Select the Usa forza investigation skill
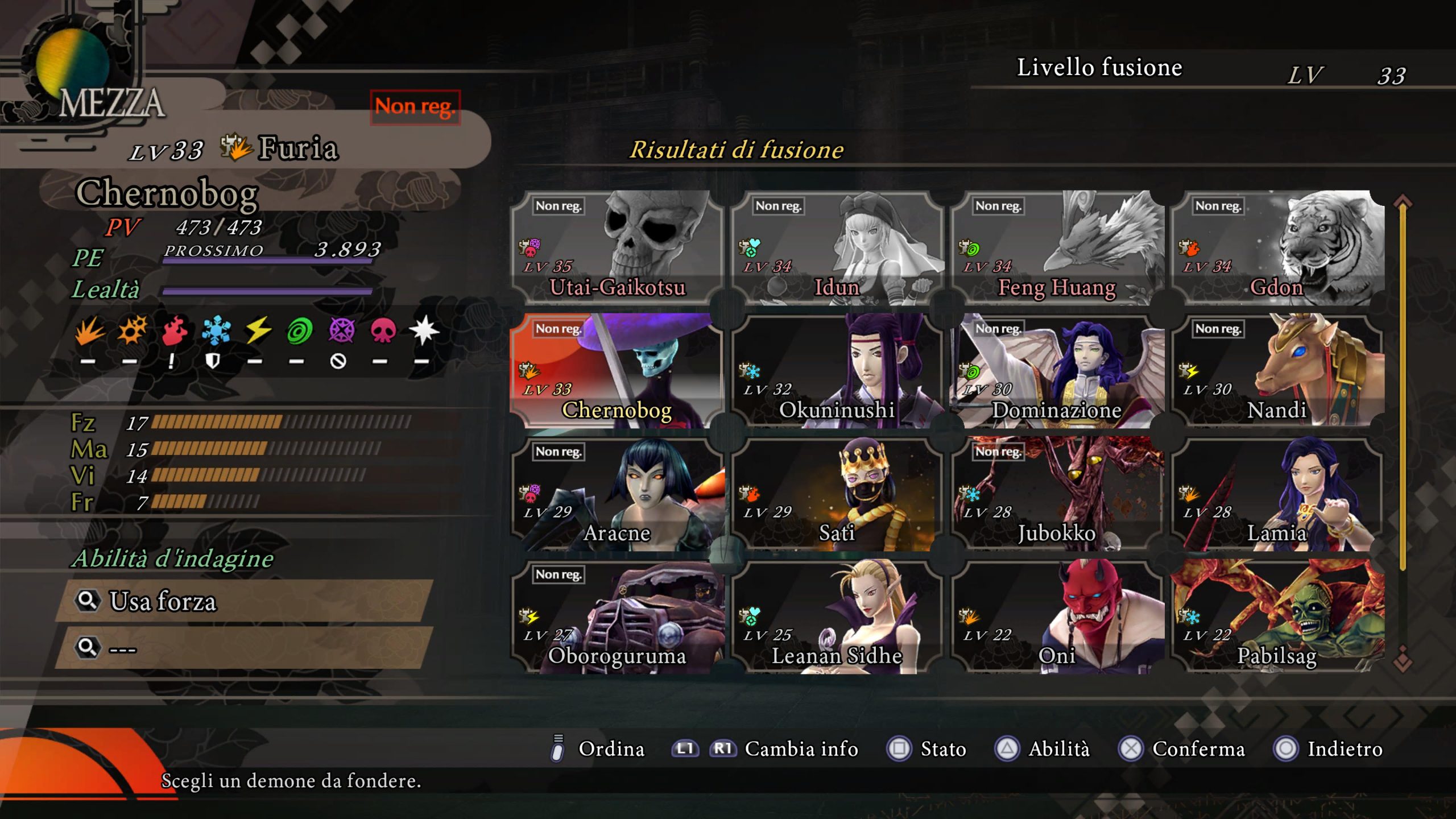The image size is (1456, 819). point(245,601)
